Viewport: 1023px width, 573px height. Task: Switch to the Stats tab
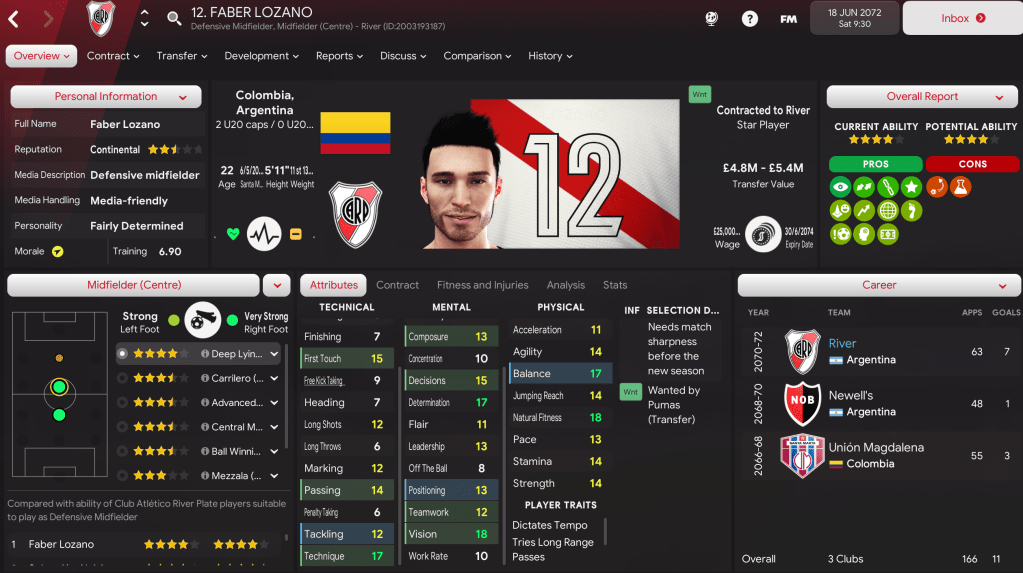click(x=615, y=285)
